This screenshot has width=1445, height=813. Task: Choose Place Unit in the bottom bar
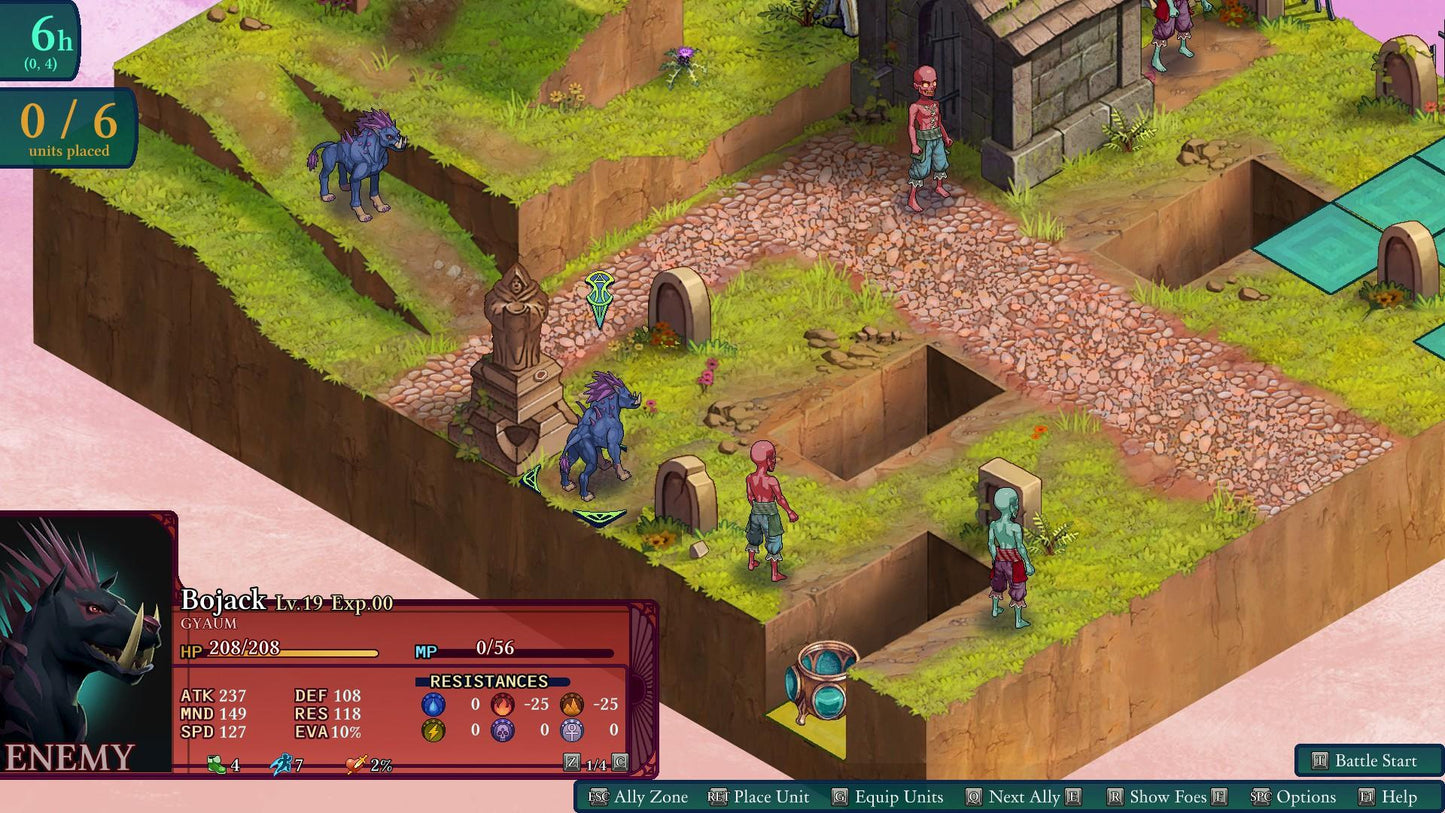[759, 797]
